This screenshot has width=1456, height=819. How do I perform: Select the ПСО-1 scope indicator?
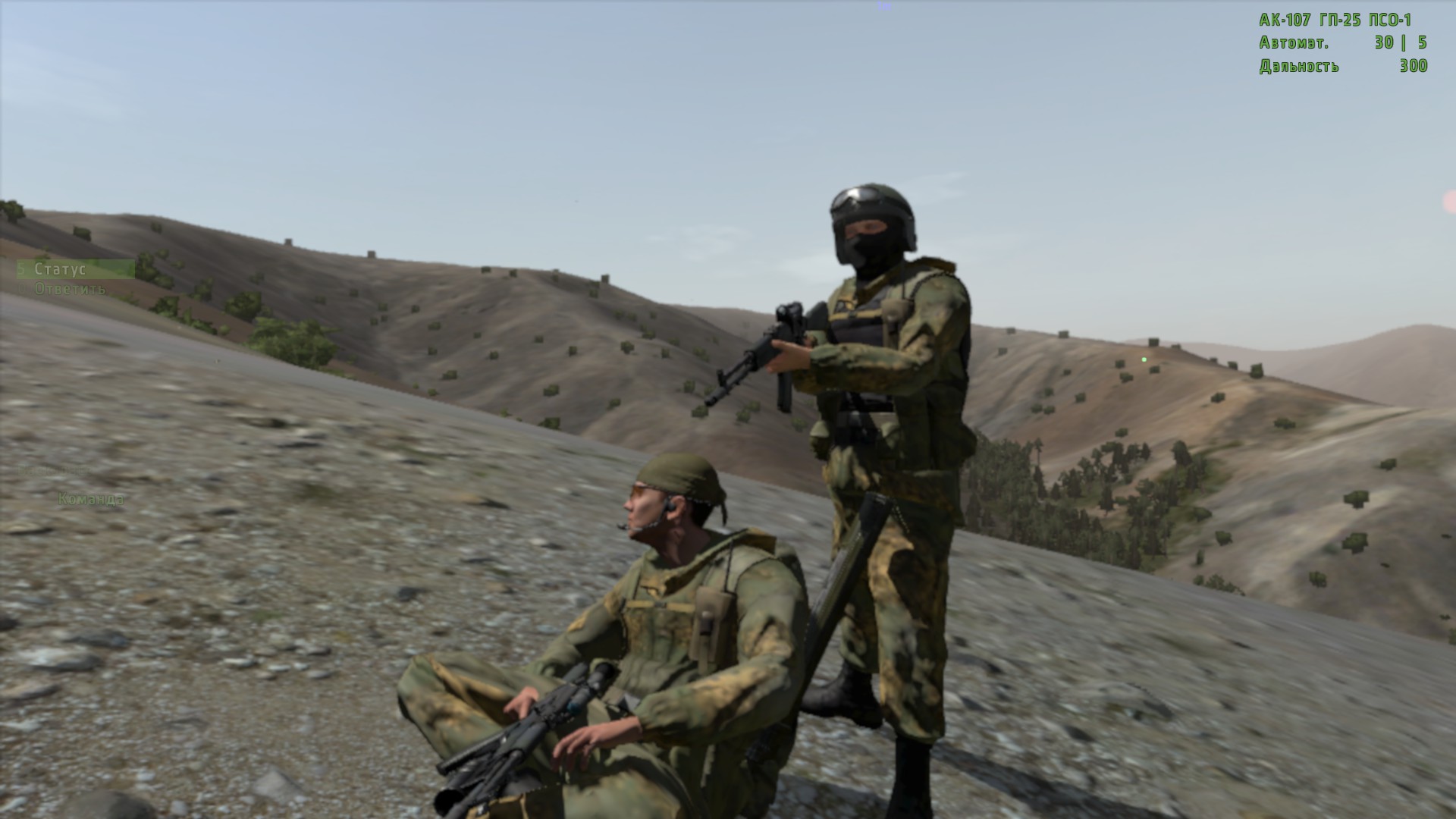click(x=1389, y=20)
